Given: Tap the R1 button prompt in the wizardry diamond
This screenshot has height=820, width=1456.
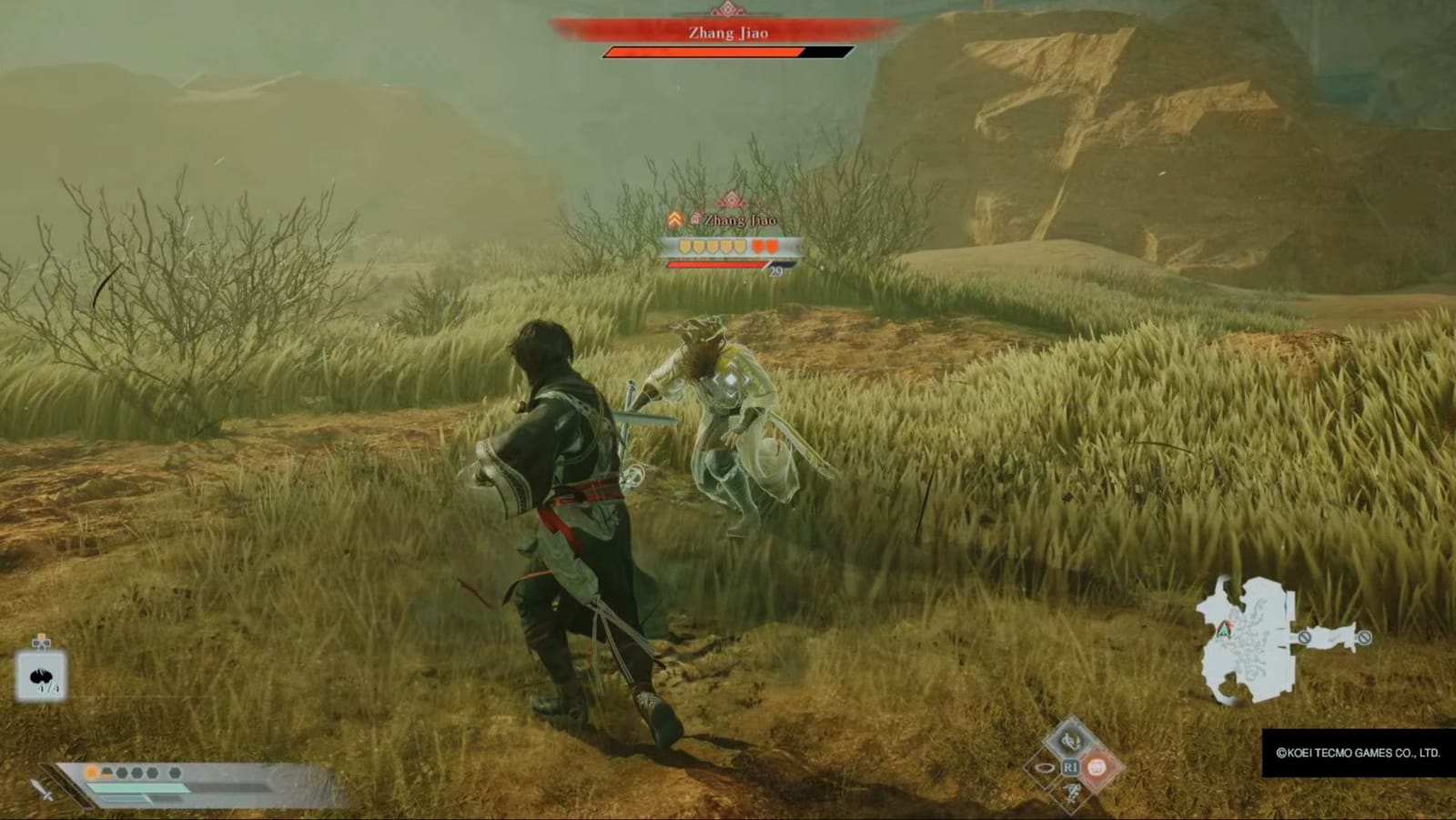Looking at the screenshot, I should [x=1071, y=766].
